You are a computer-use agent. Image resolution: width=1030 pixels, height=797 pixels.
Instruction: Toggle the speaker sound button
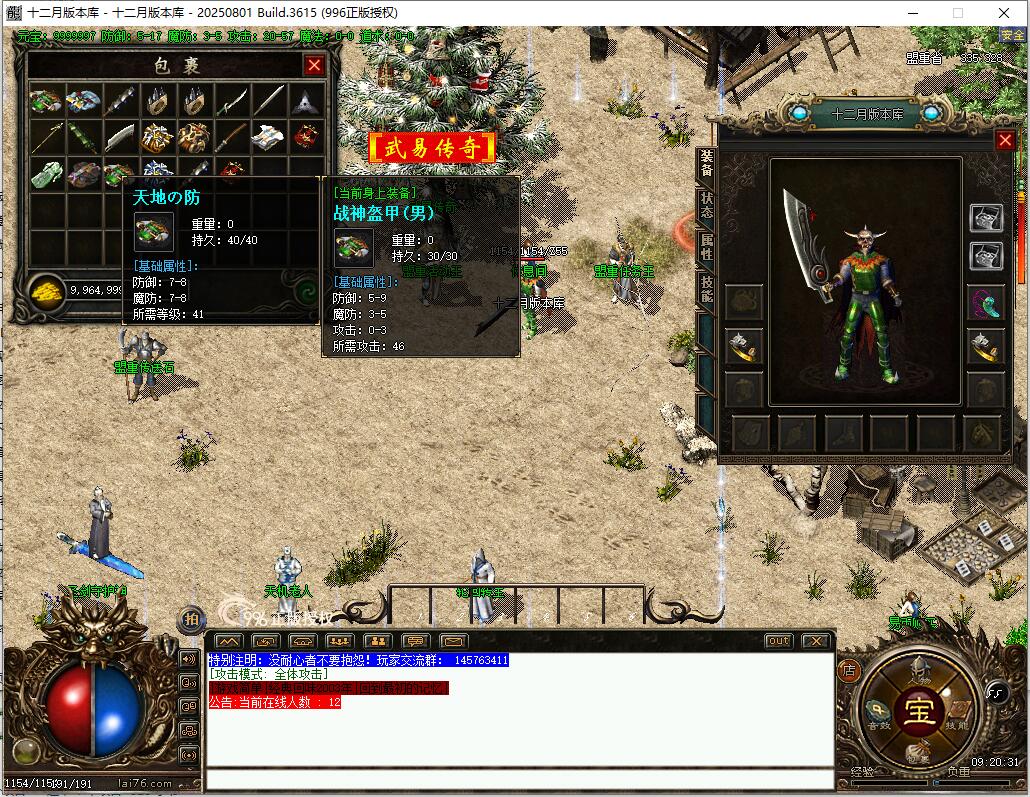[187, 659]
